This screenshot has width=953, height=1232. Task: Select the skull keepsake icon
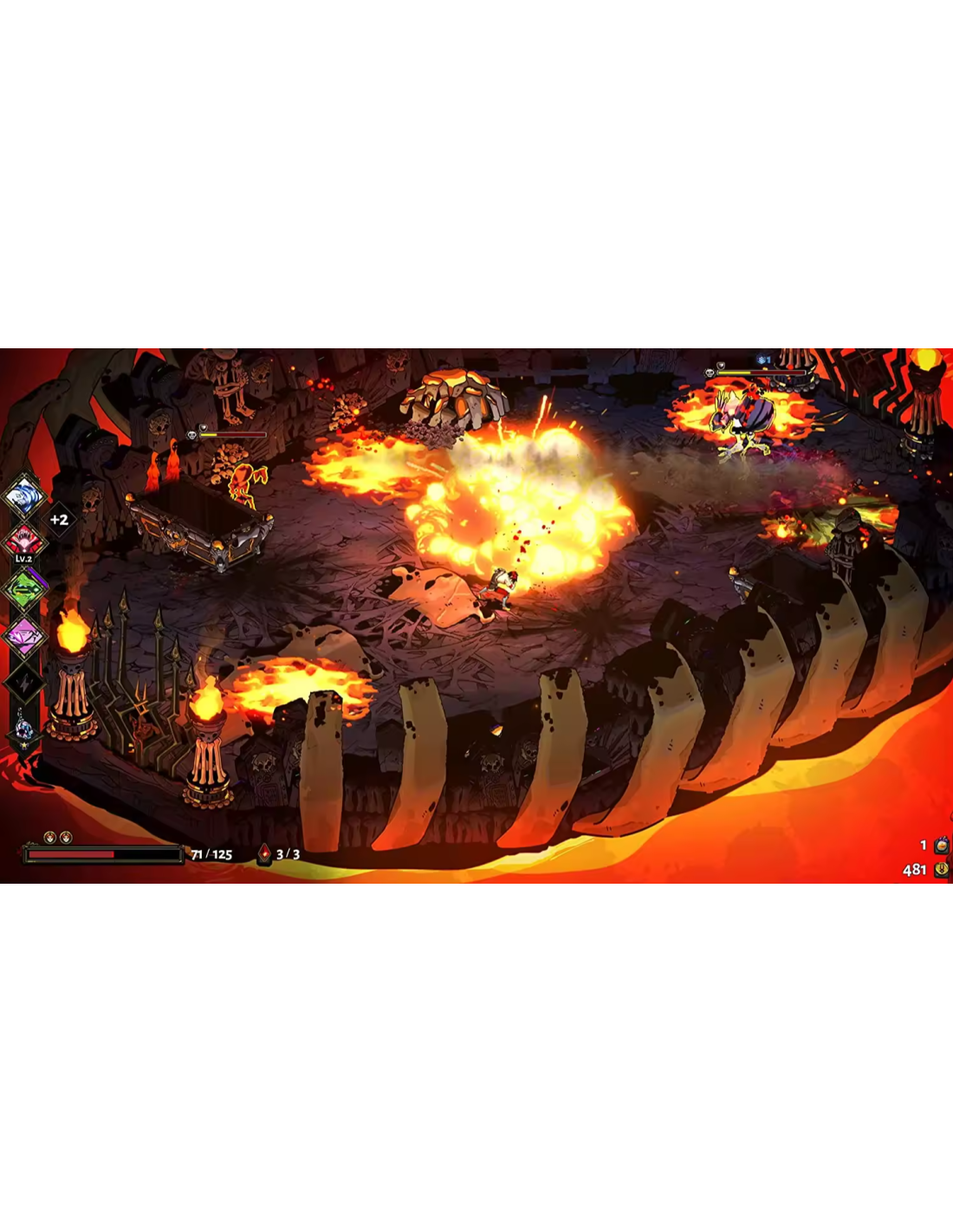click(24, 729)
